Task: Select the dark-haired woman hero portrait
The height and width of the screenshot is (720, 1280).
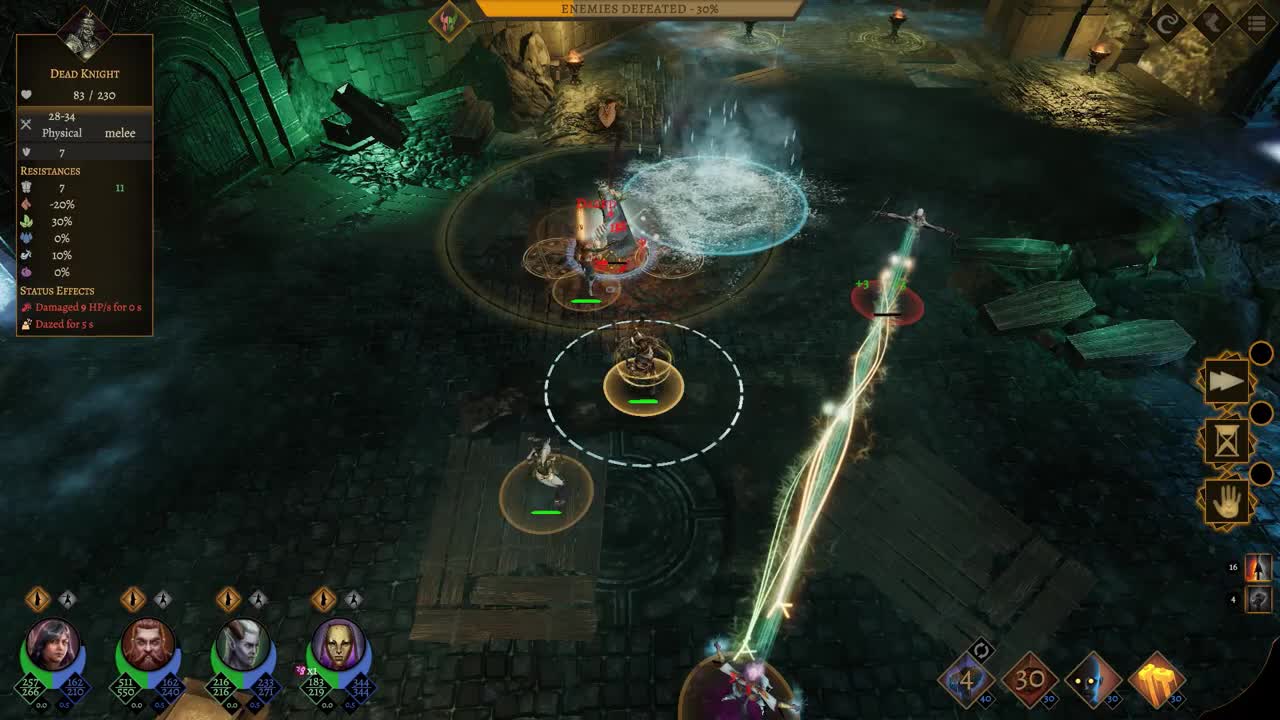Action: pos(52,645)
